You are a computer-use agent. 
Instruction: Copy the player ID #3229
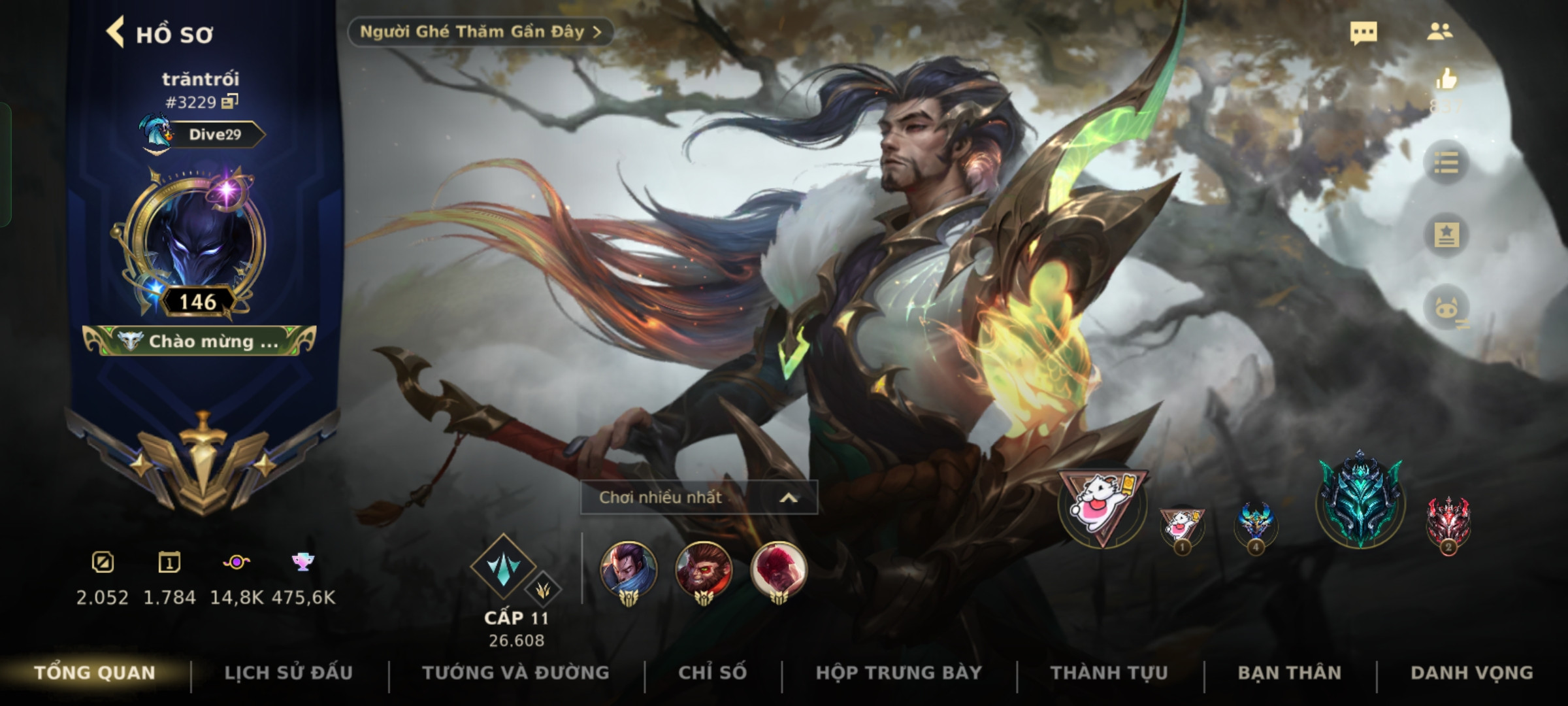[x=229, y=101]
